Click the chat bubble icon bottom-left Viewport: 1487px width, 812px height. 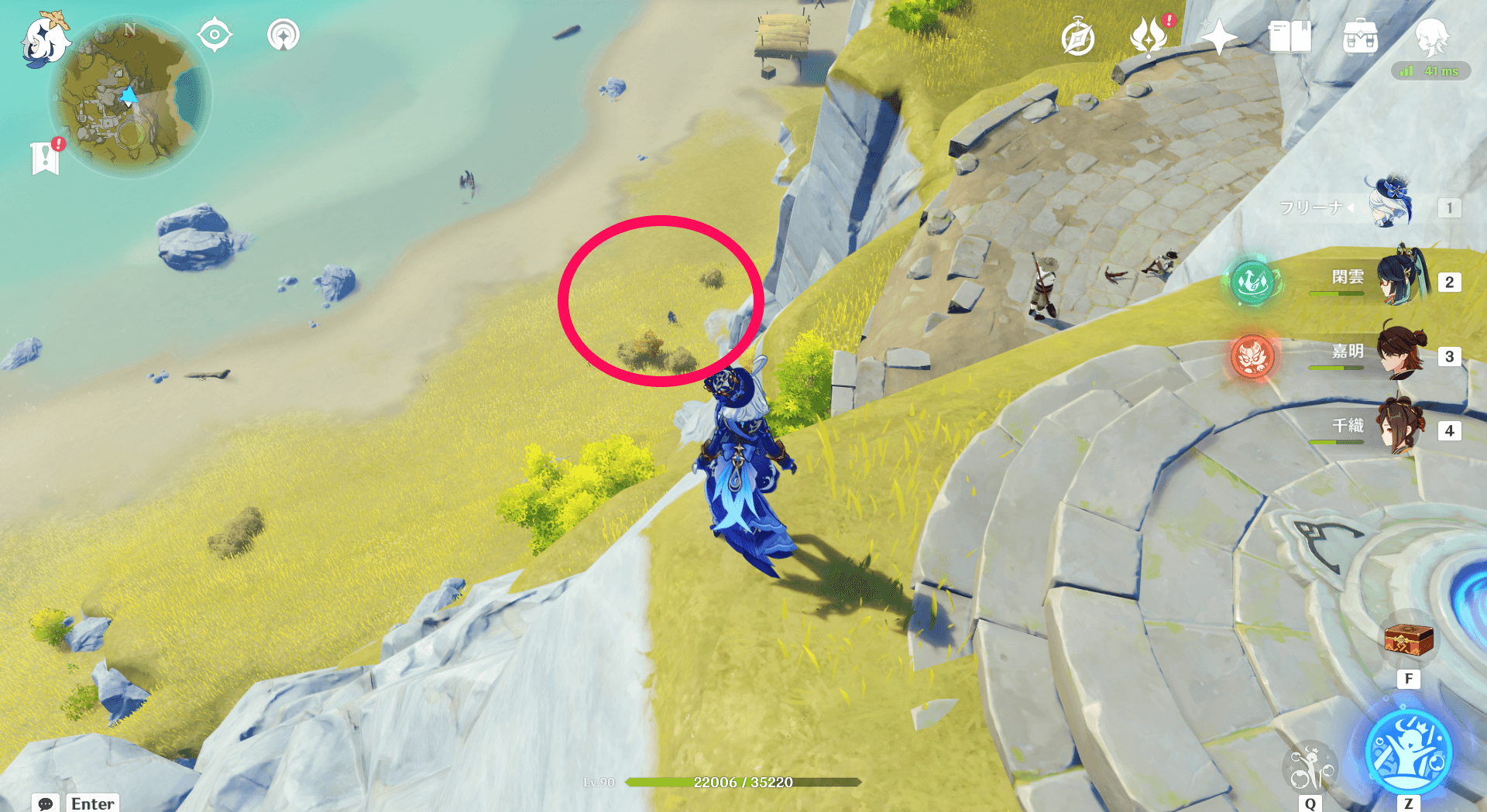pyautogui.click(x=48, y=805)
